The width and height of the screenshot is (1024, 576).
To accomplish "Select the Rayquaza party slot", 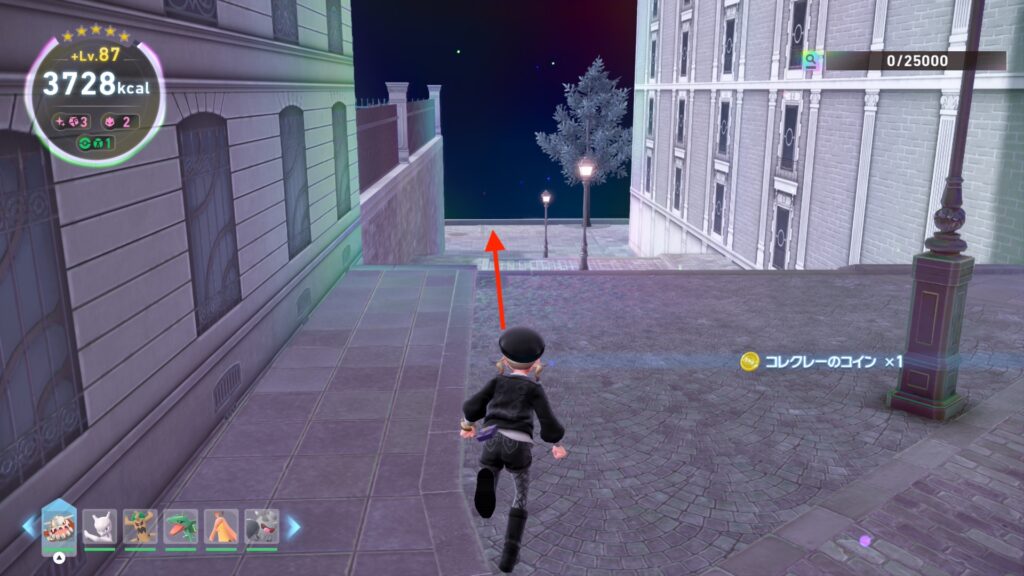I will (181, 527).
